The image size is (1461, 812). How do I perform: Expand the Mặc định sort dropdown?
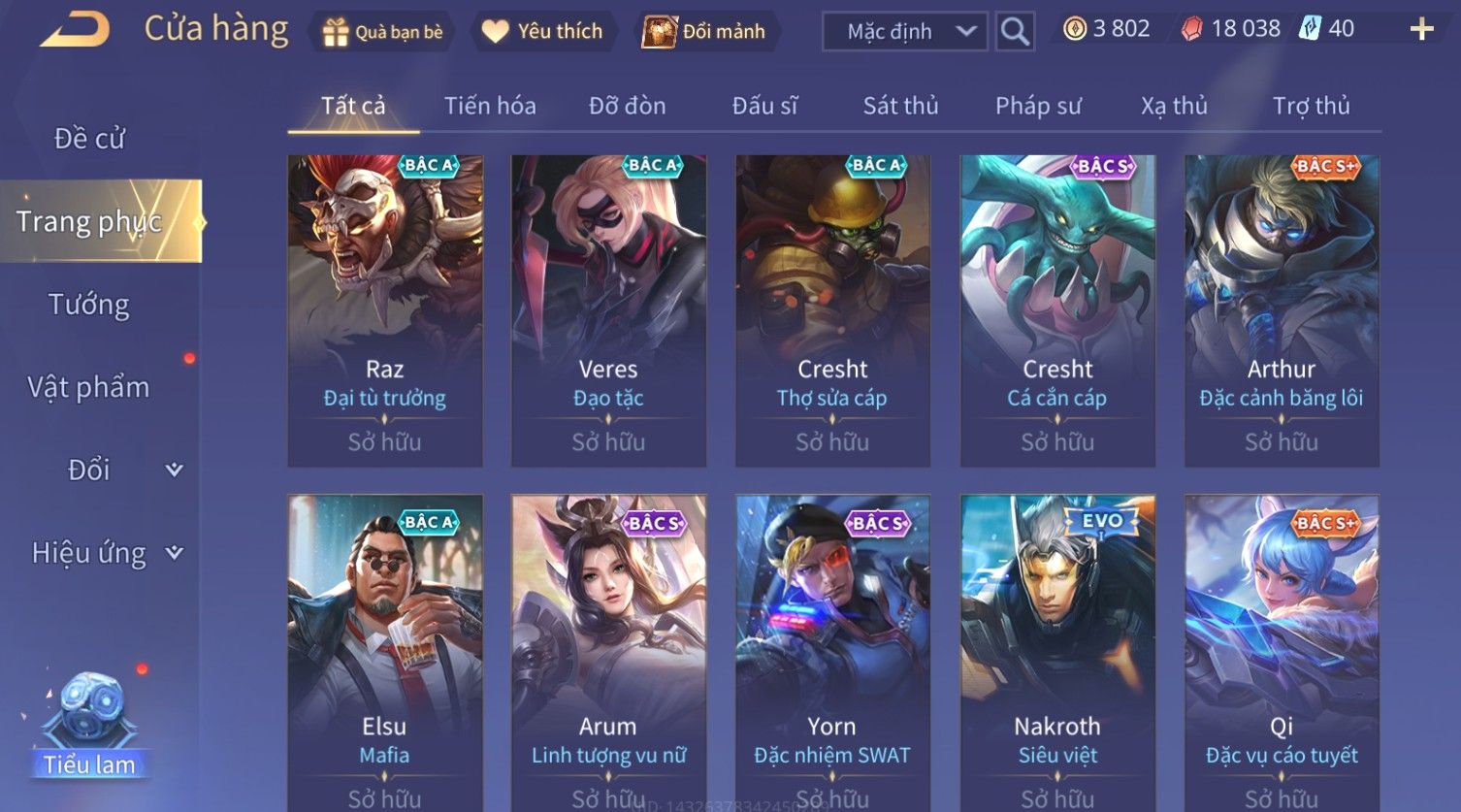(904, 32)
